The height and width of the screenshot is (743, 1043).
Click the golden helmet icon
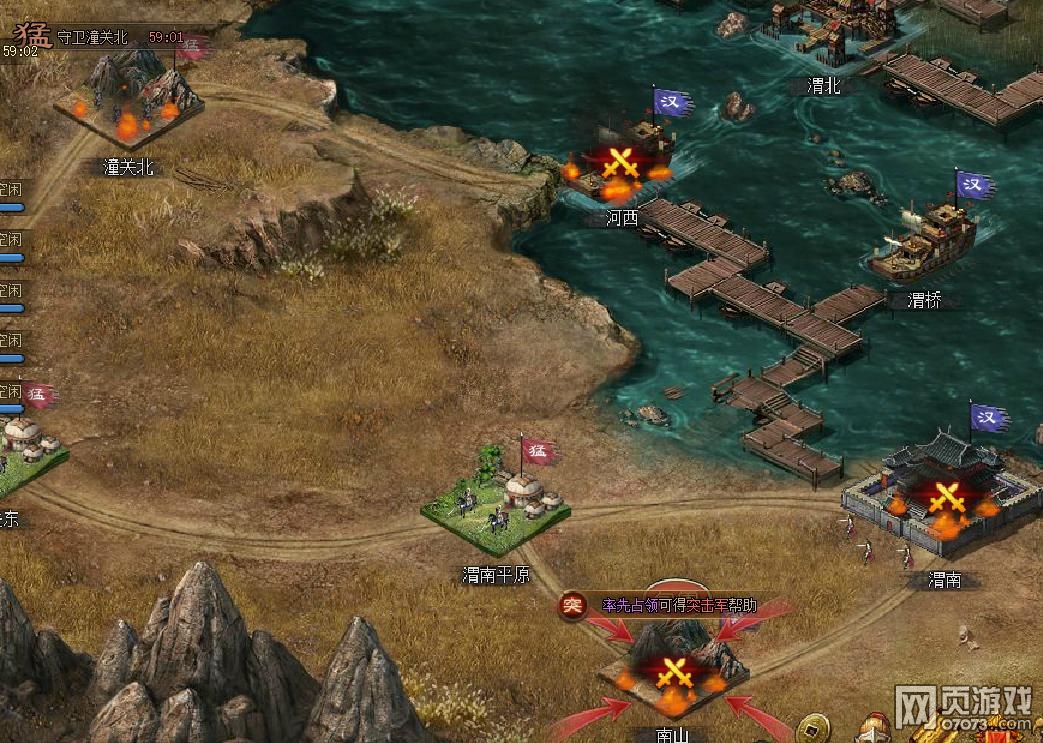tap(877, 729)
